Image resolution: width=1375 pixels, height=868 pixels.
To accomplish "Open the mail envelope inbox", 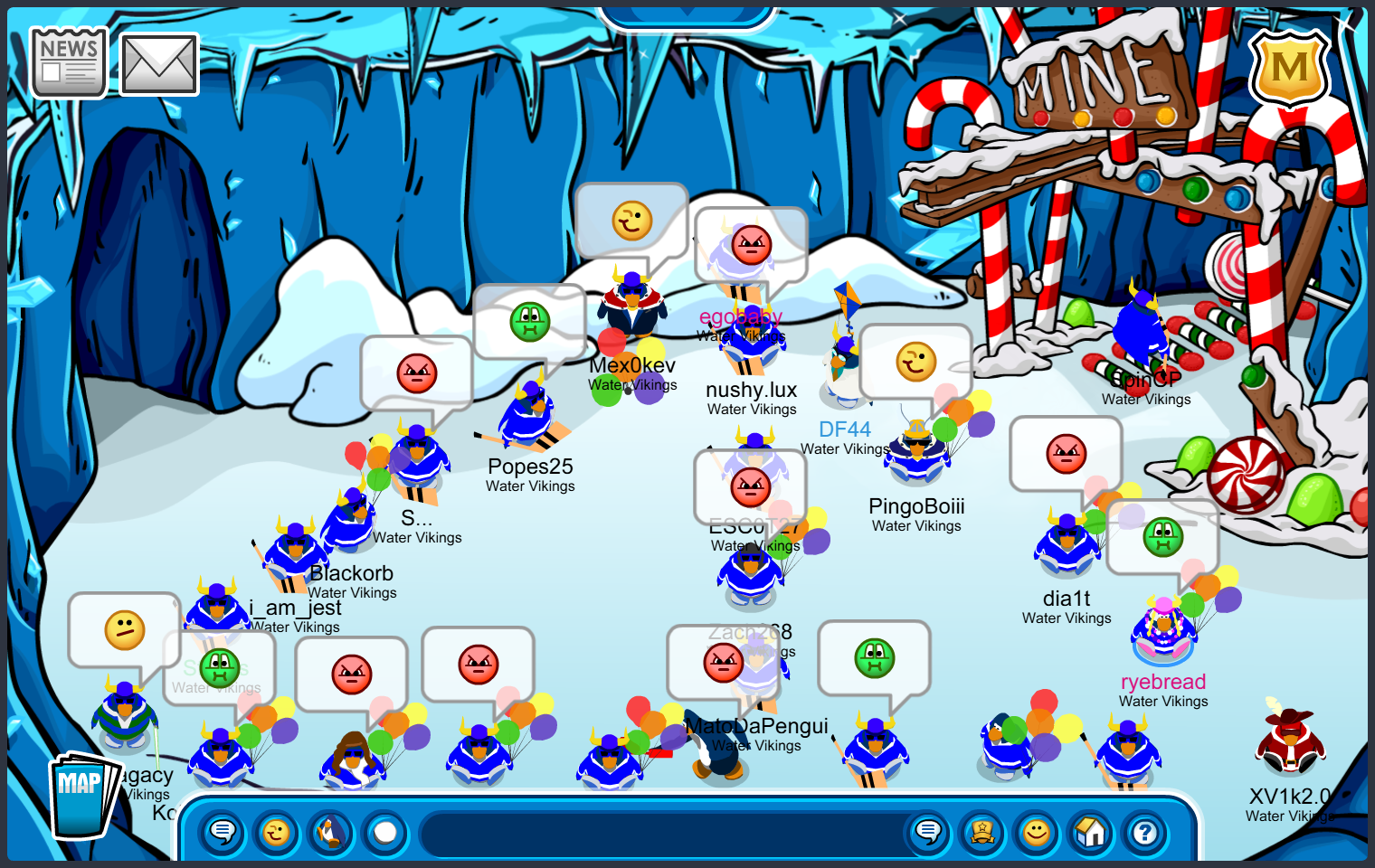I will pyautogui.click(x=159, y=64).
